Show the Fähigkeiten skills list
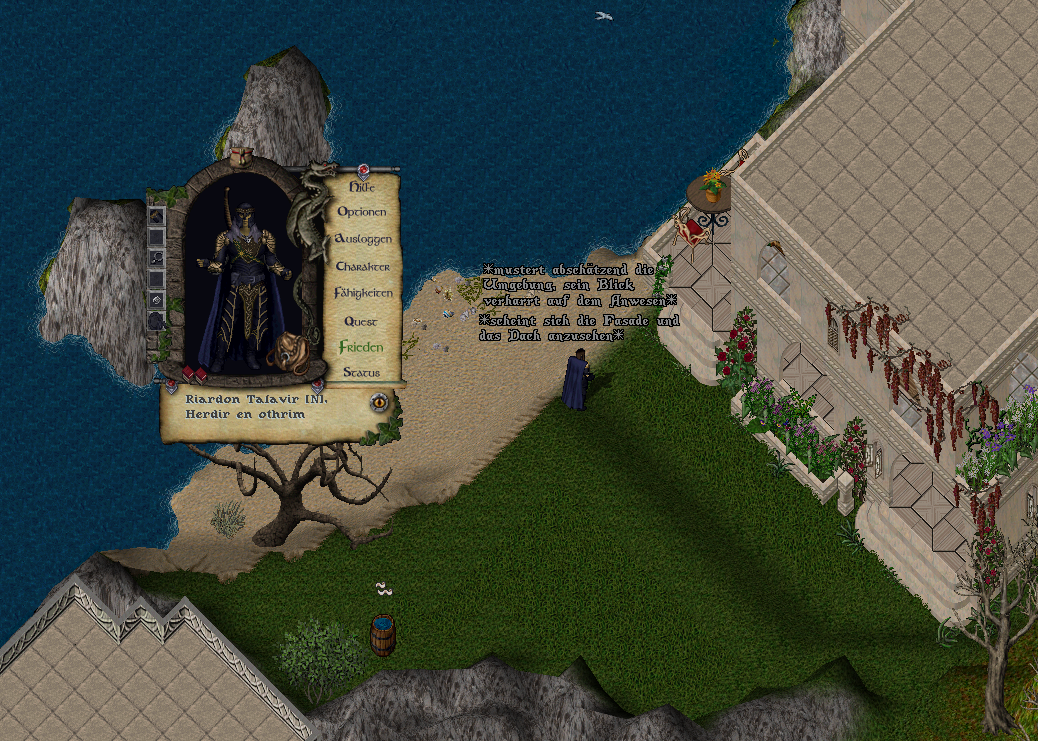This screenshot has height=741, width=1038. (x=363, y=294)
